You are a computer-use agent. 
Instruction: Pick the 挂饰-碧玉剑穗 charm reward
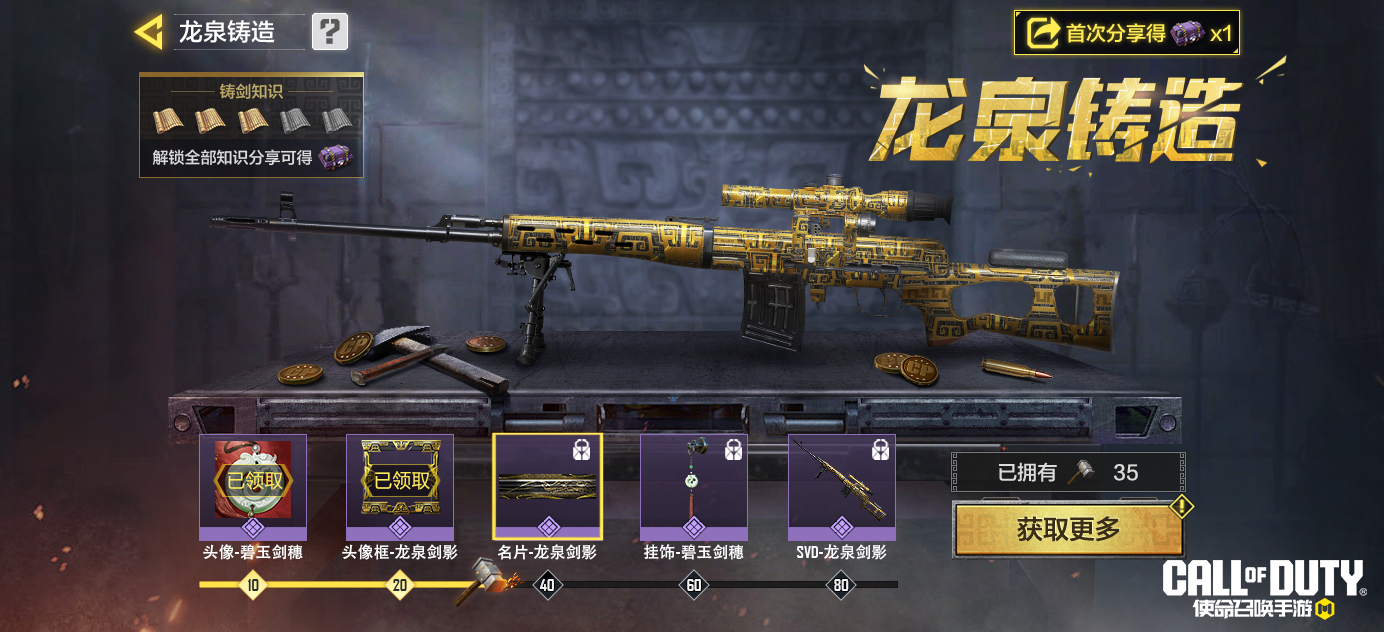point(694,487)
